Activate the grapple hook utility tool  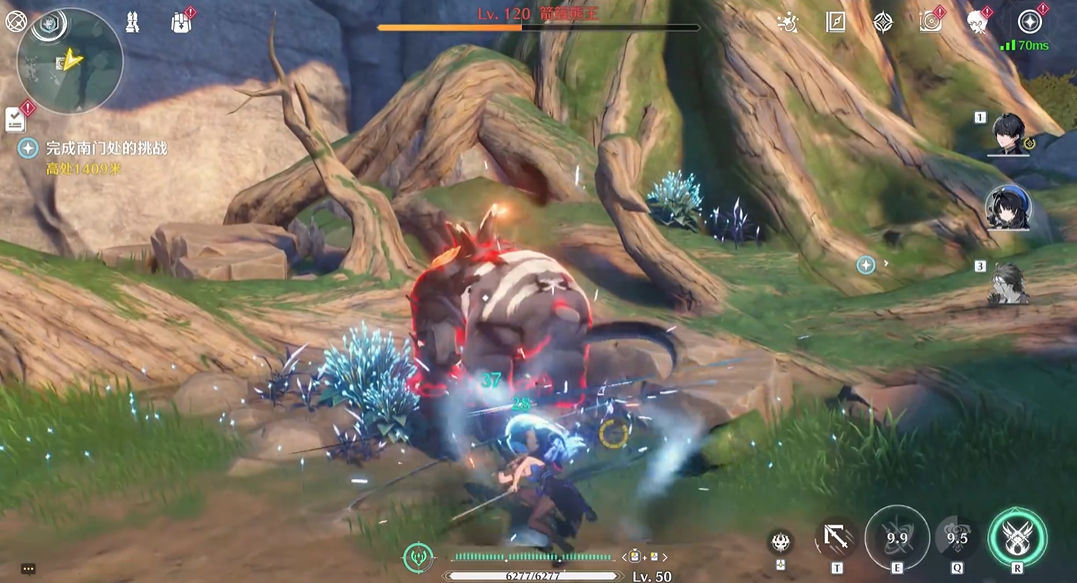pyautogui.click(x=836, y=538)
